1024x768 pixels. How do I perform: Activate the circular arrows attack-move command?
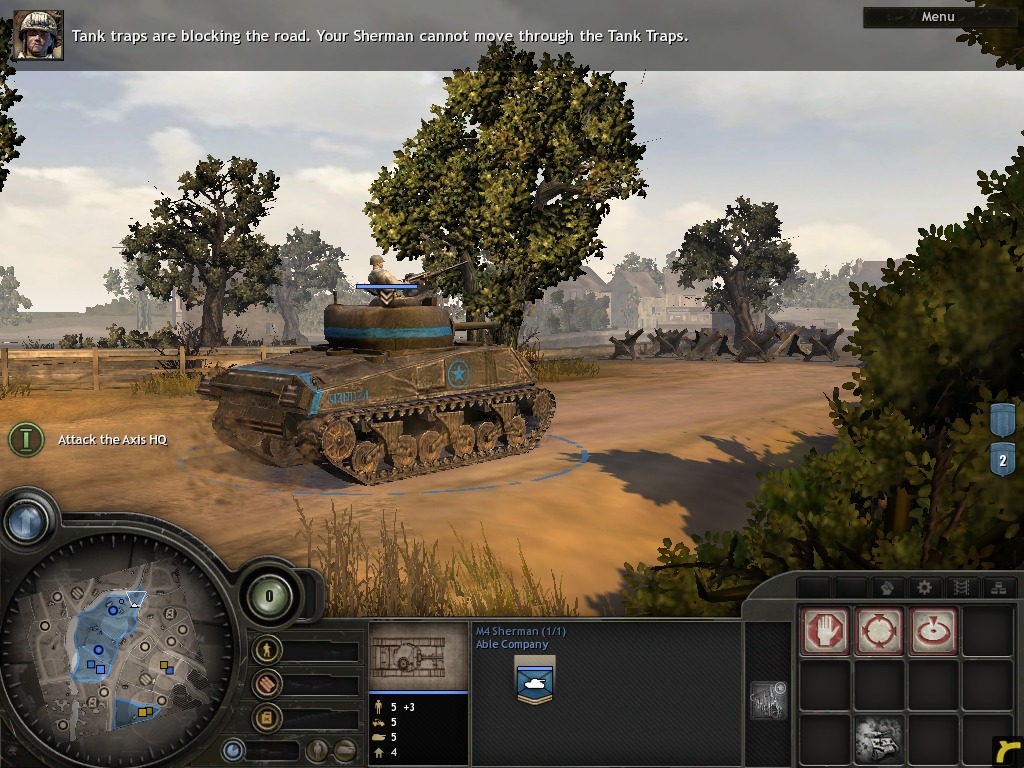(x=879, y=631)
